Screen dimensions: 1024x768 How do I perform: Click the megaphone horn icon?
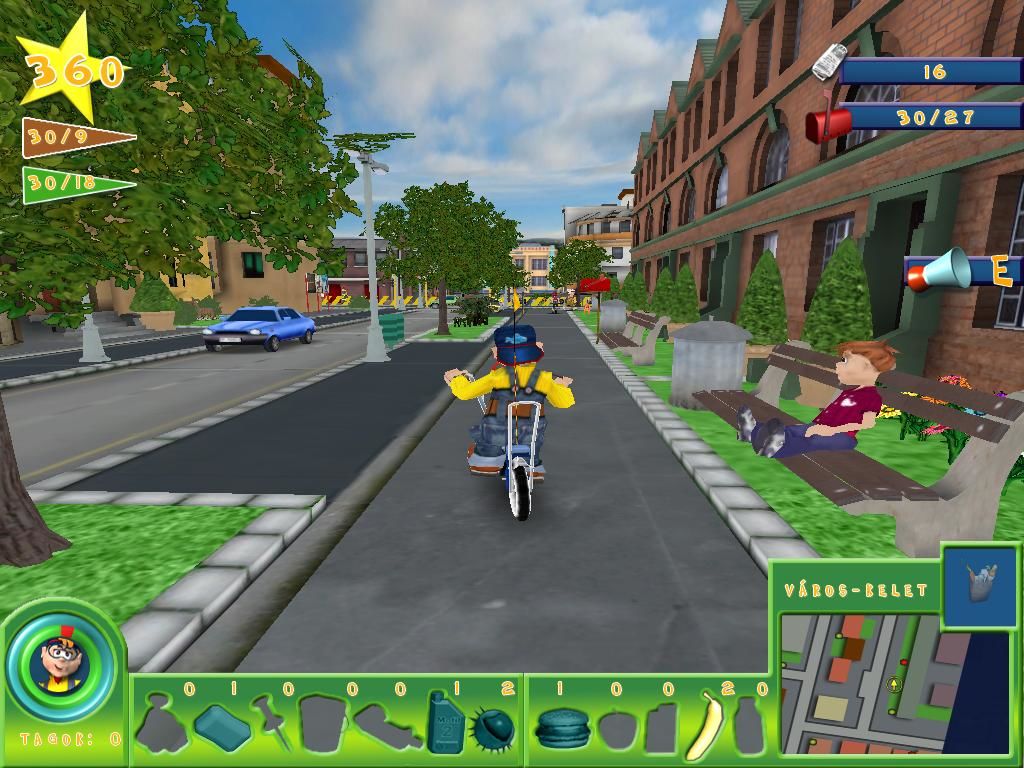pos(940,270)
